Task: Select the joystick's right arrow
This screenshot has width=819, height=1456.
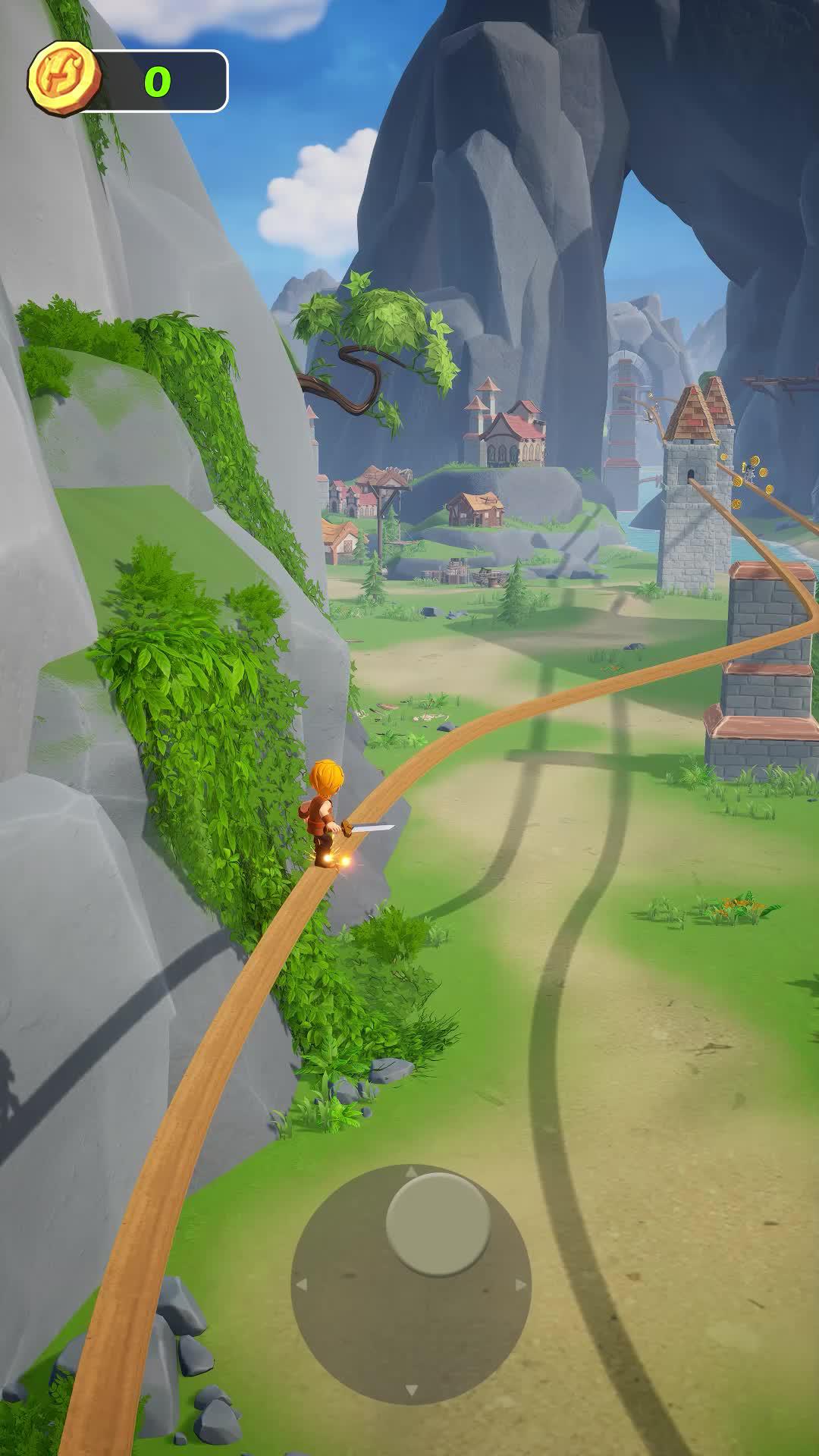Action: (x=520, y=1285)
